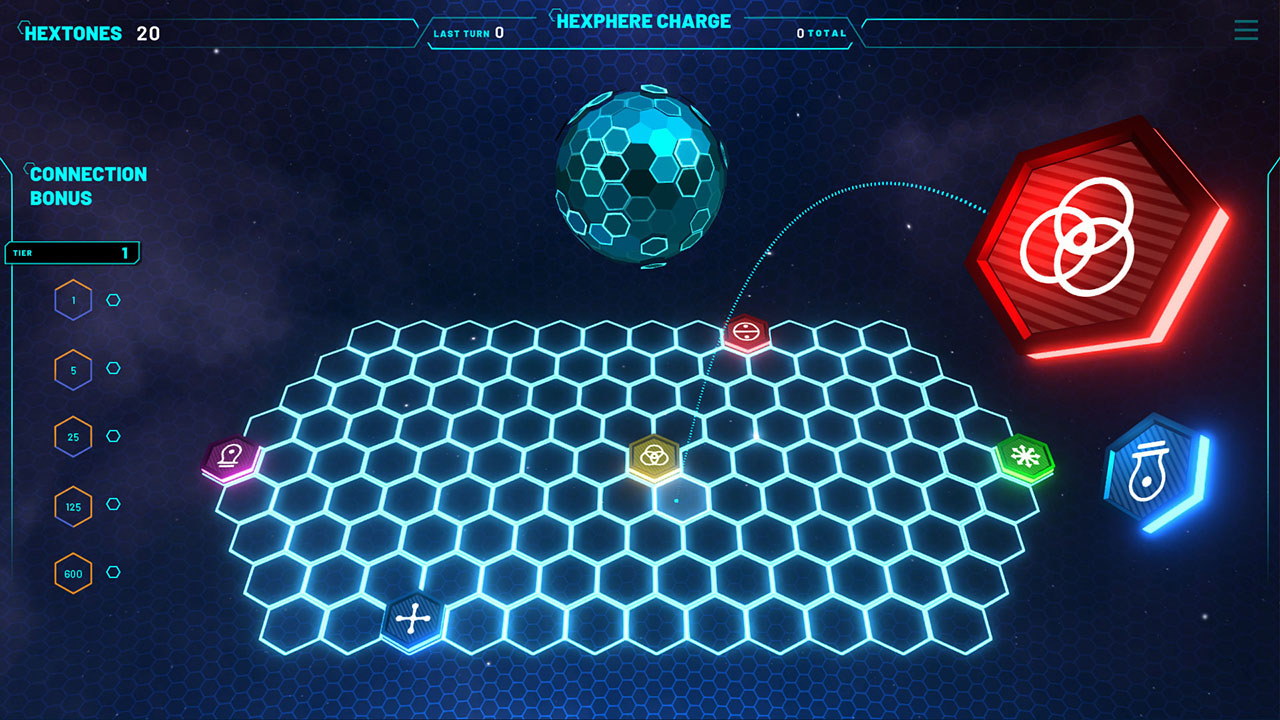Screen dimensions: 1280x720
Task: Toggle the hex marker beside bonus value 125
Action: click(x=112, y=506)
